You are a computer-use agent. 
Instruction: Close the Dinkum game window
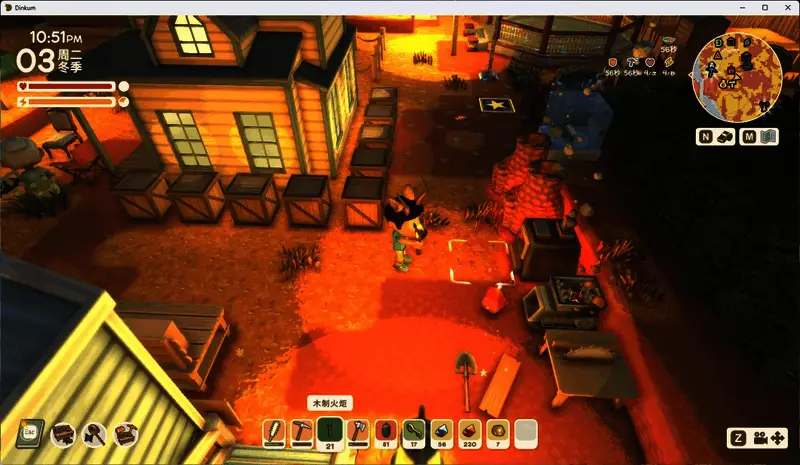click(787, 7)
